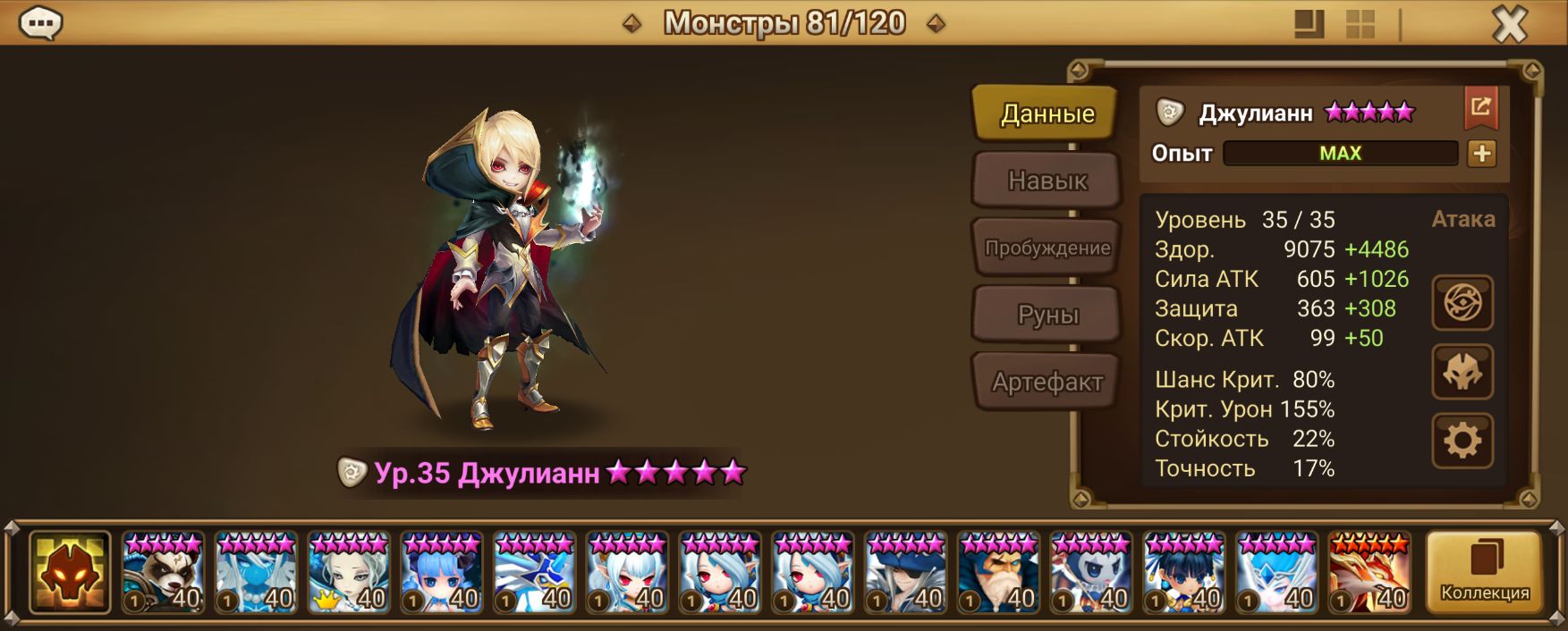Click the plus button beside the Опыт bar

[x=1481, y=154]
